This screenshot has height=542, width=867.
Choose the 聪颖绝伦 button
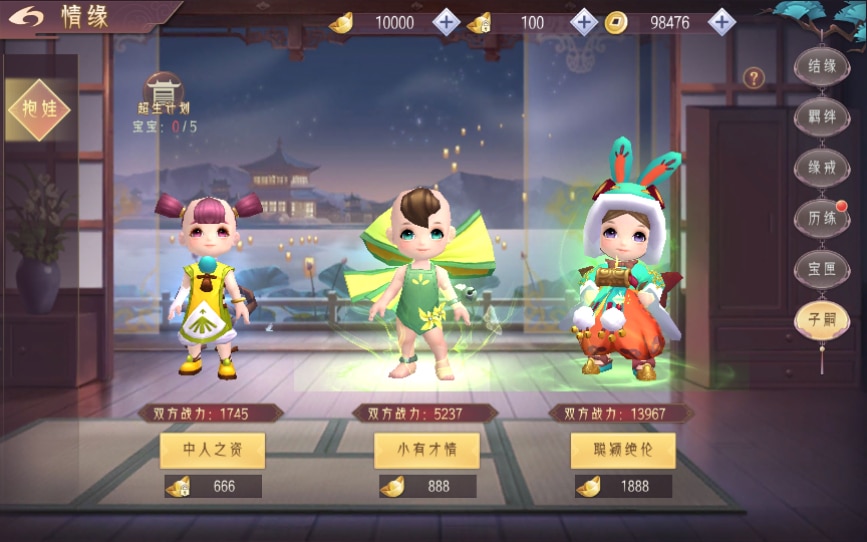pos(623,450)
